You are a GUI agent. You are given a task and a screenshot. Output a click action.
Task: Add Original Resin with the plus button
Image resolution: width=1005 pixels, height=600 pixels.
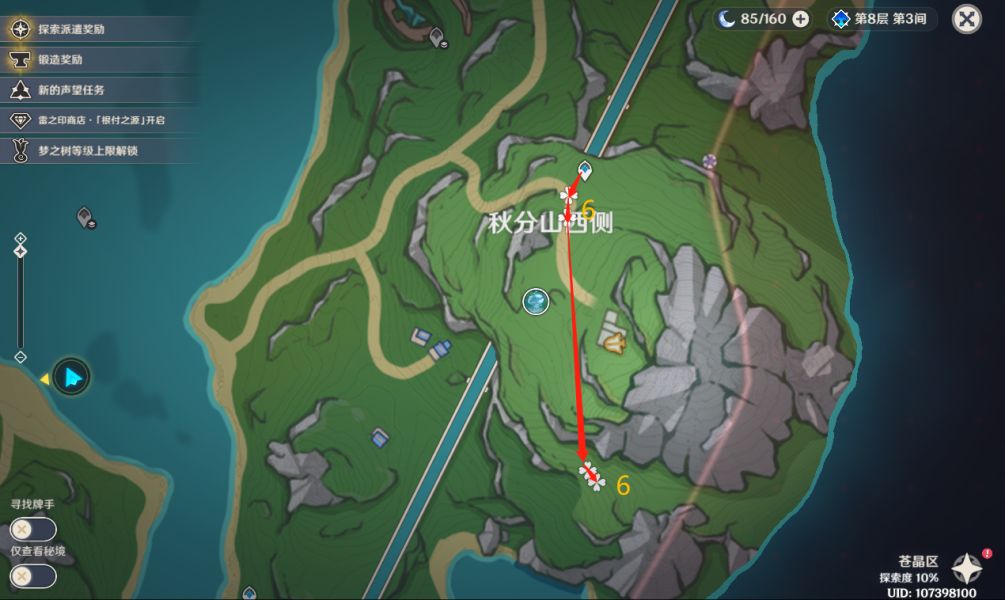click(800, 19)
